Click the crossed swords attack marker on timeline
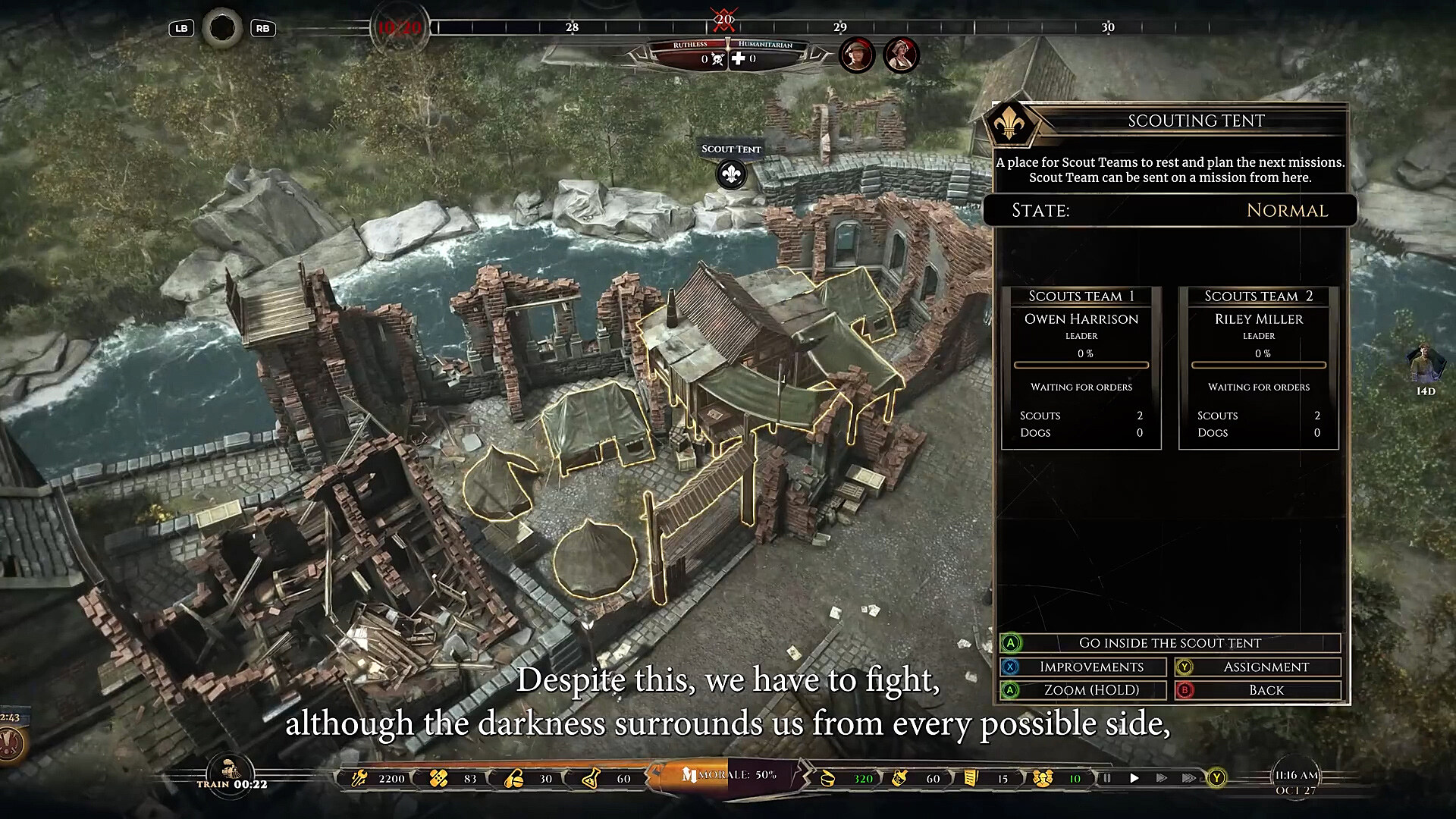 tap(724, 19)
